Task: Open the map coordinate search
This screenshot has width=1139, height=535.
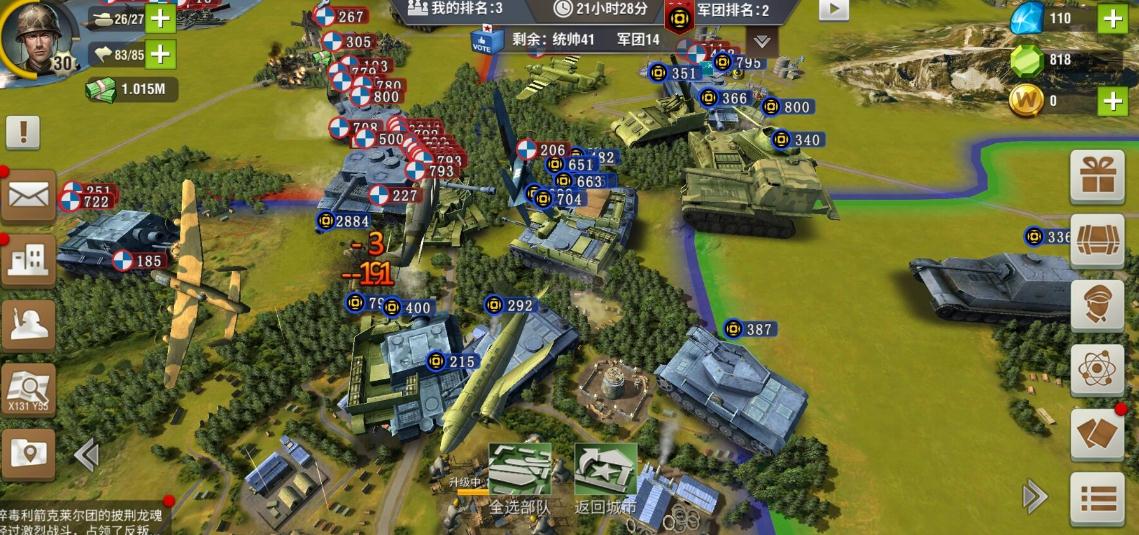Action: (x=28, y=390)
